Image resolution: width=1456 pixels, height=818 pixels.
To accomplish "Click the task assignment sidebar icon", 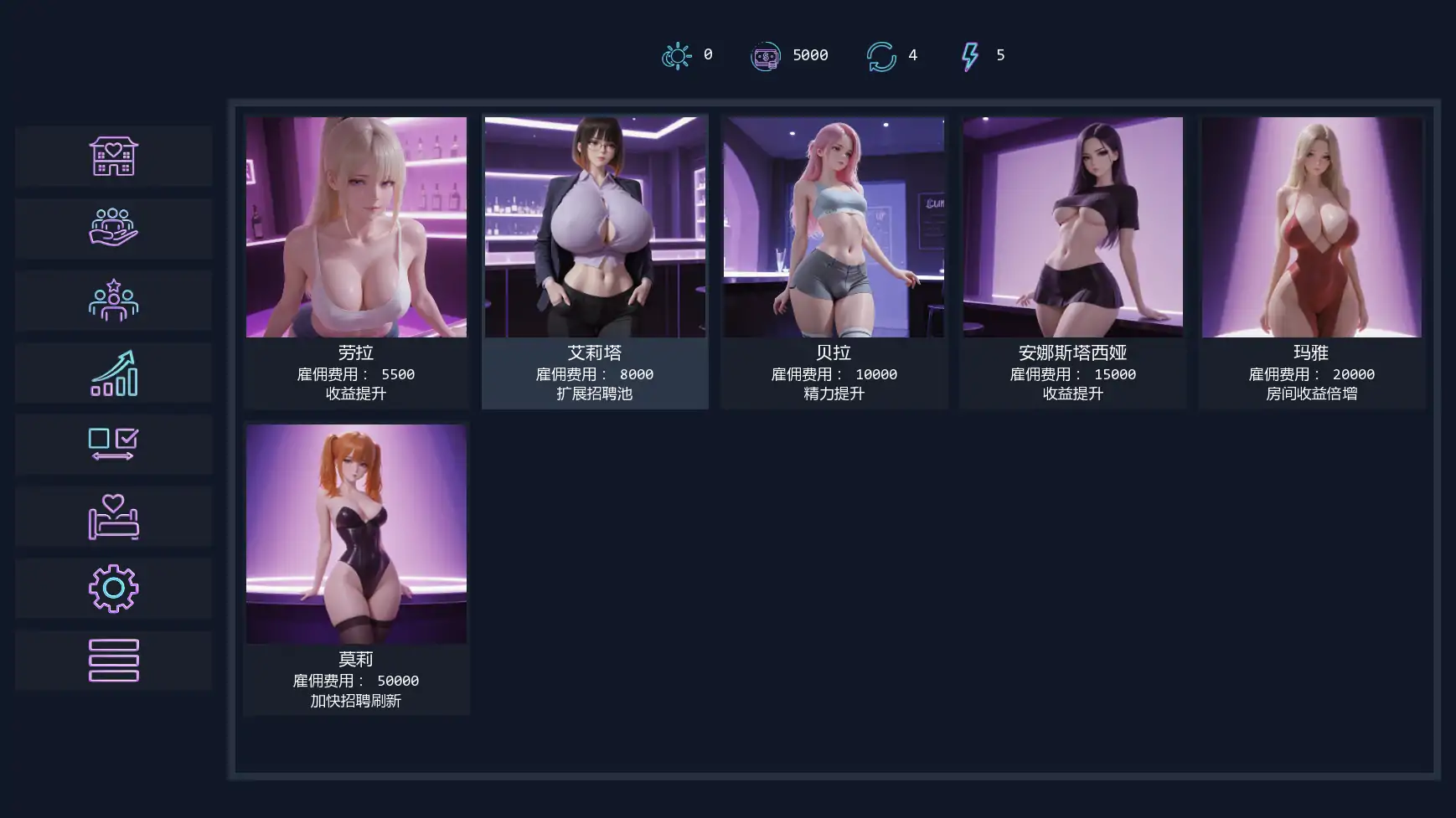I will (x=113, y=445).
